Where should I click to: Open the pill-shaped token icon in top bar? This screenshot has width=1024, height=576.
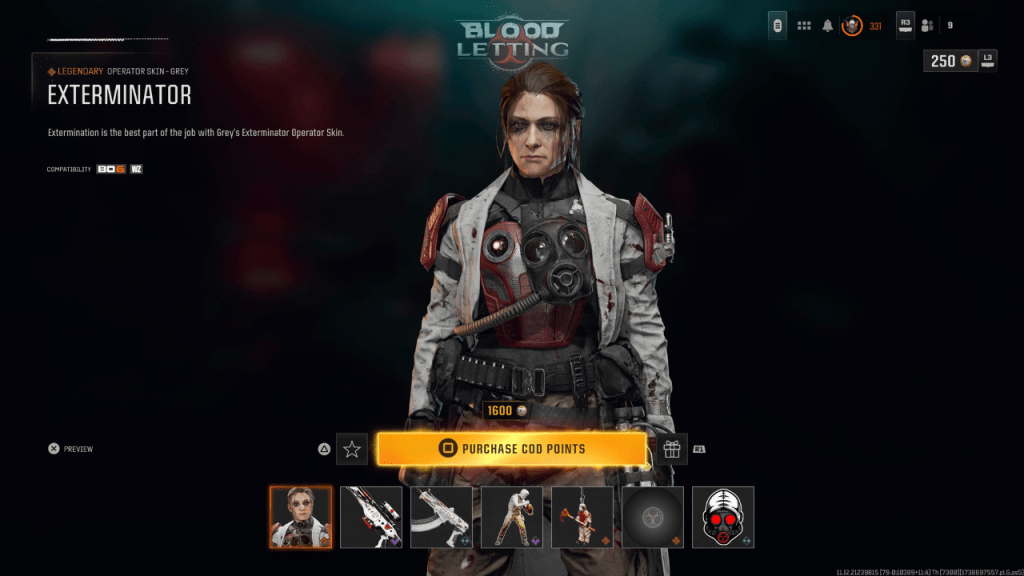point(777,26)
